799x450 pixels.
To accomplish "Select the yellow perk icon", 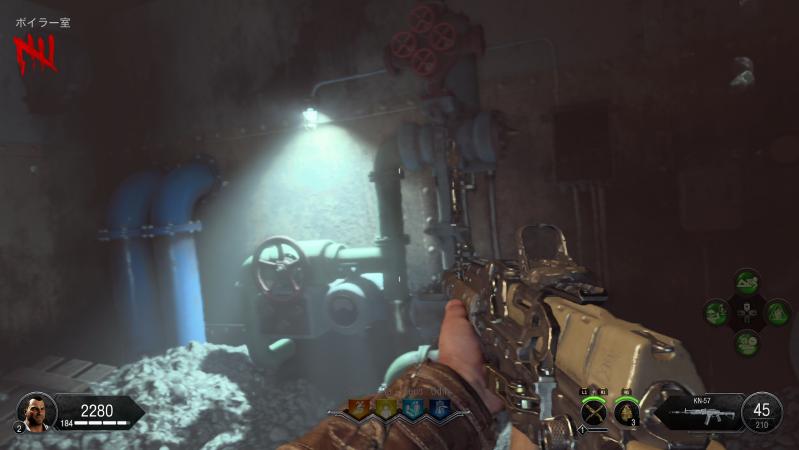I will [x=385, y=408].
